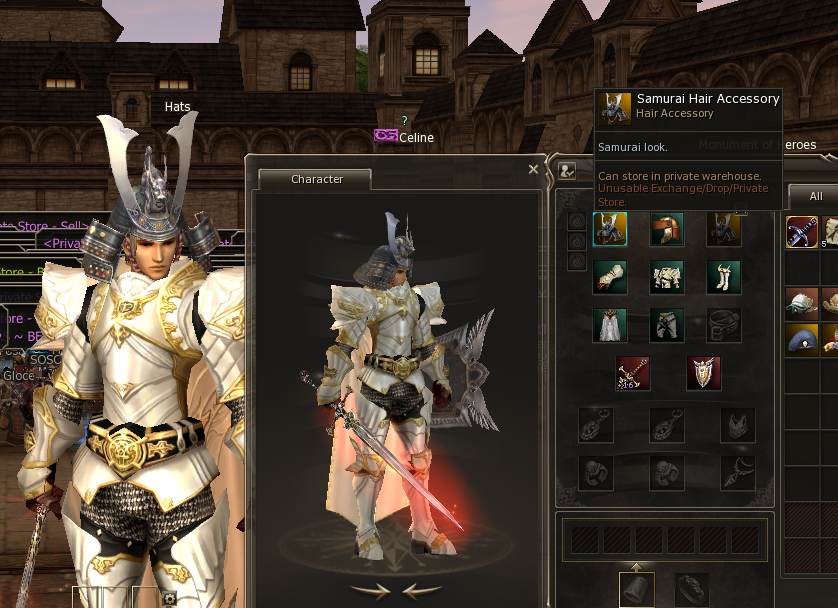This screenshot has width=838, height=608.
Task: Select the Samurai Hair Accessory slot
Action: (610, 229)
